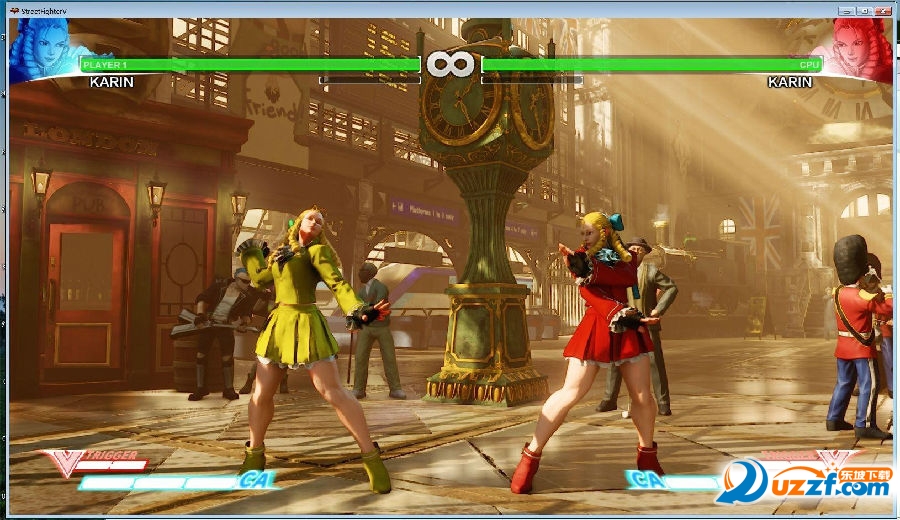
Task: Close the StreetFighterV game window
Action: (x=884, y=10)
